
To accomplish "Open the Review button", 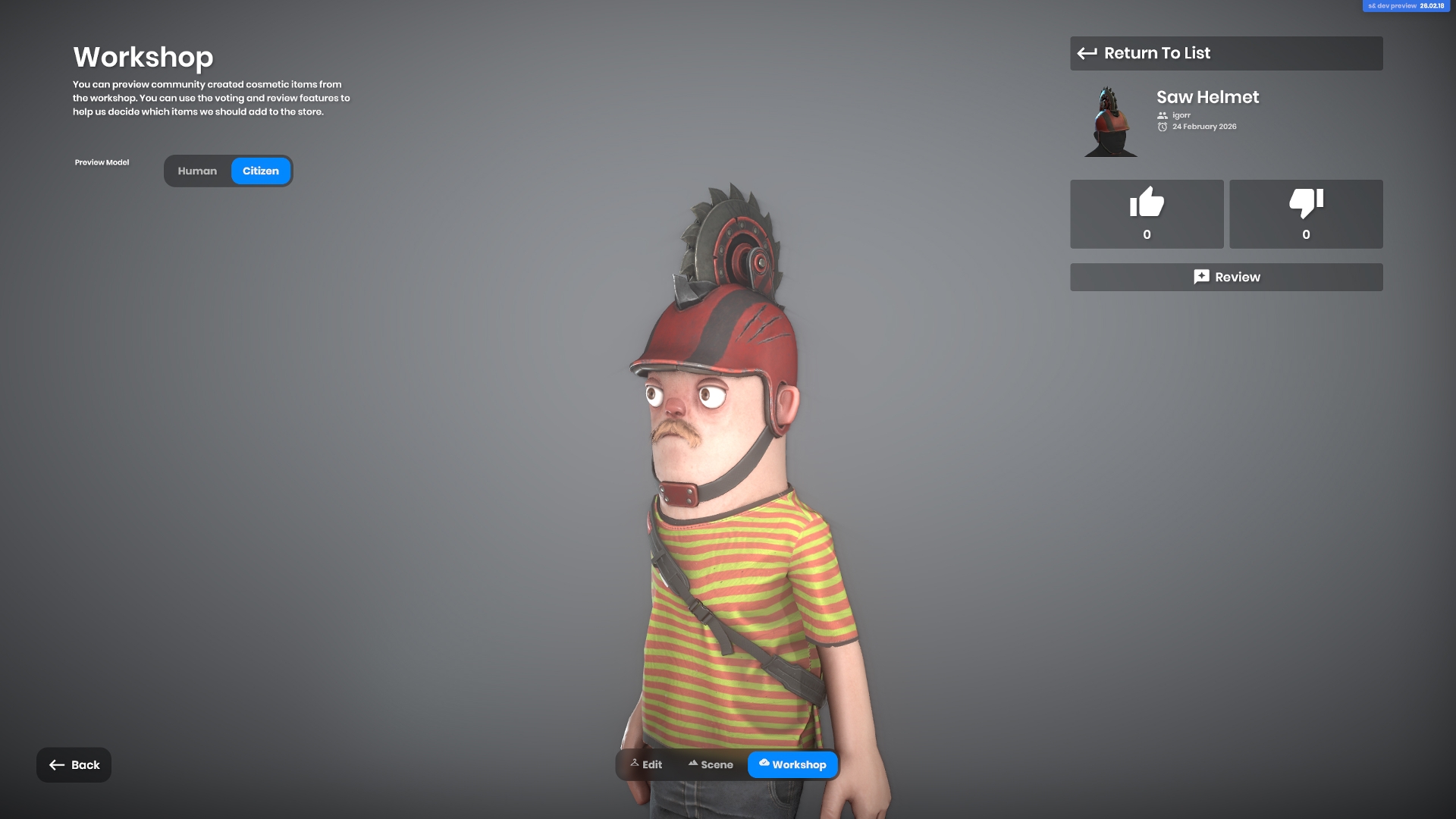I will pos(1225,278).
